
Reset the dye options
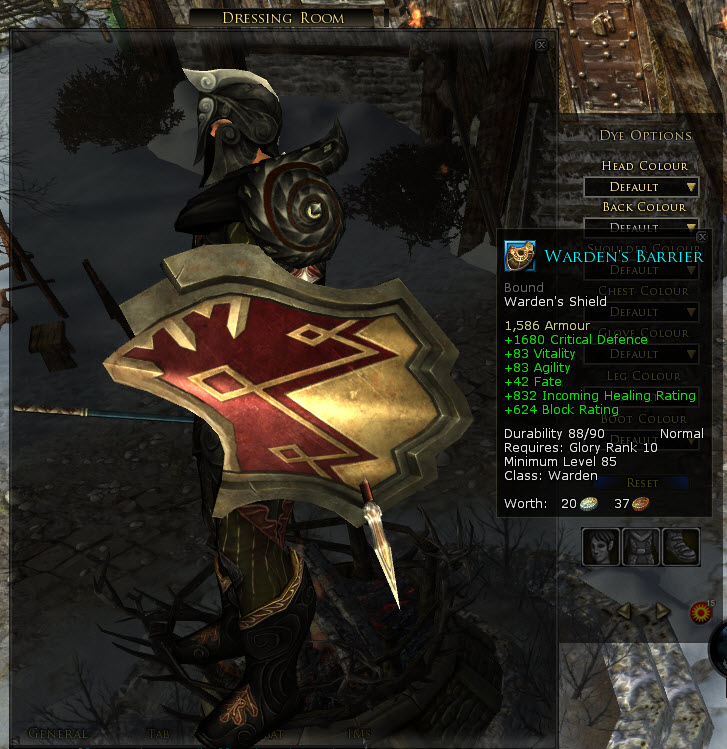[x=642, y=482]
